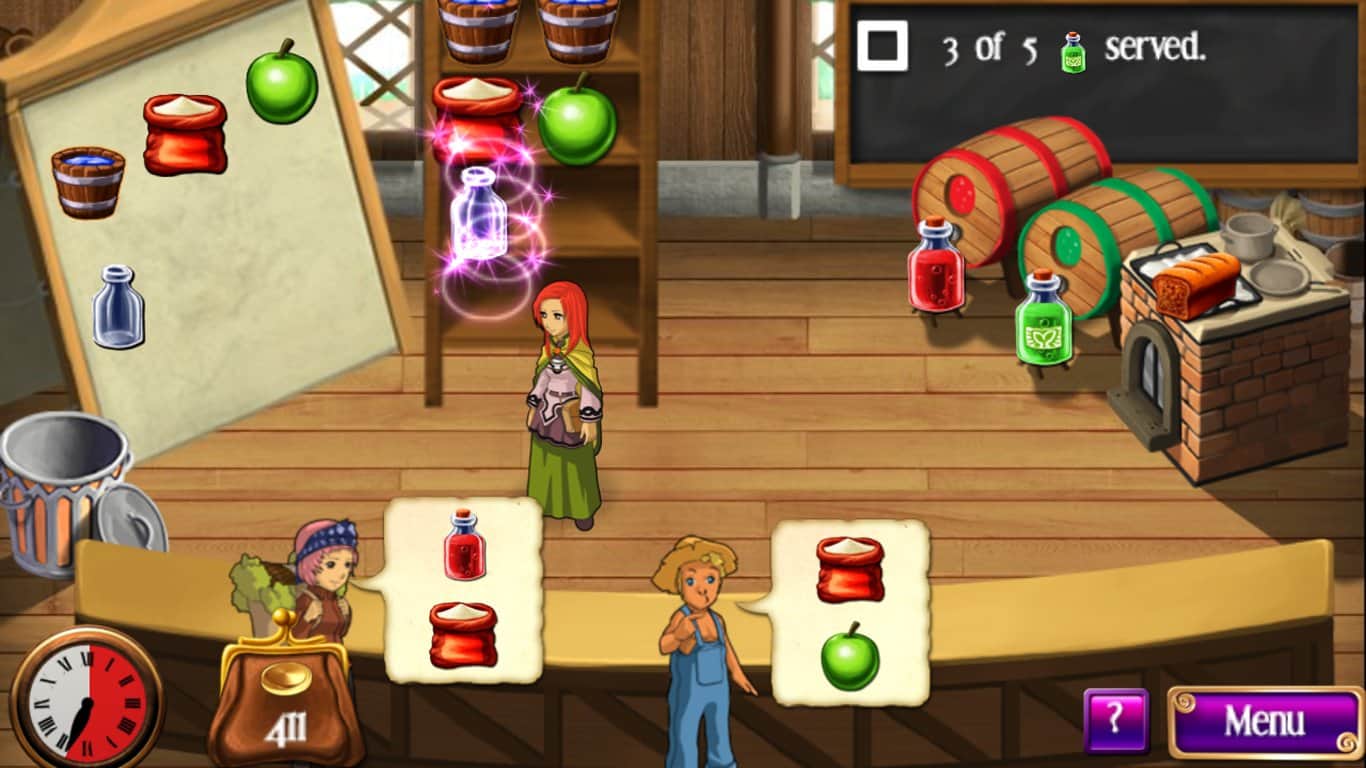Select the order bubble with the green apple
Image resolution: width=1366 pixels, height=768 pixels.
tap(850, 612)
